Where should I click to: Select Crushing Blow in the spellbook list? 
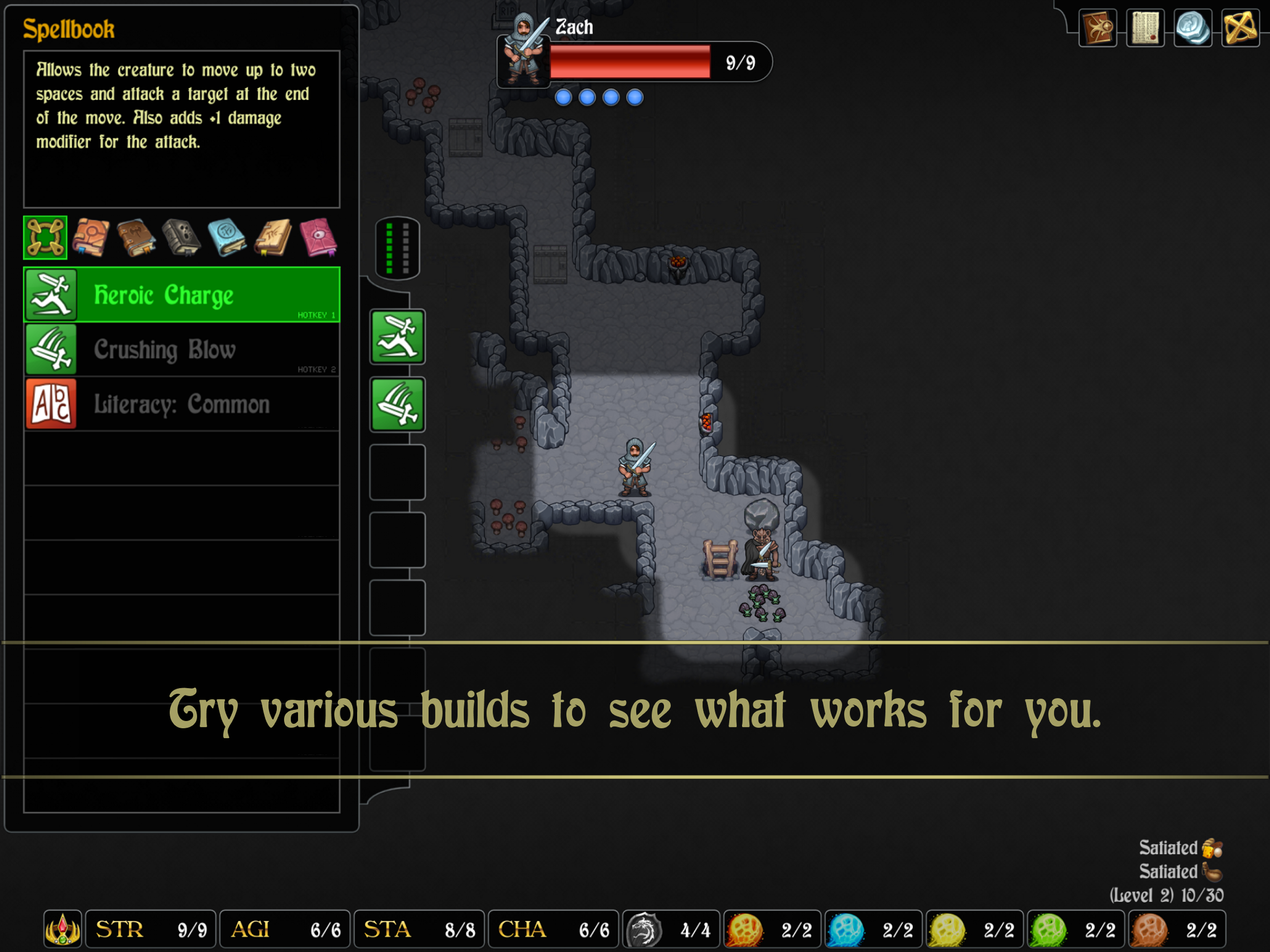tap(181, 349)
